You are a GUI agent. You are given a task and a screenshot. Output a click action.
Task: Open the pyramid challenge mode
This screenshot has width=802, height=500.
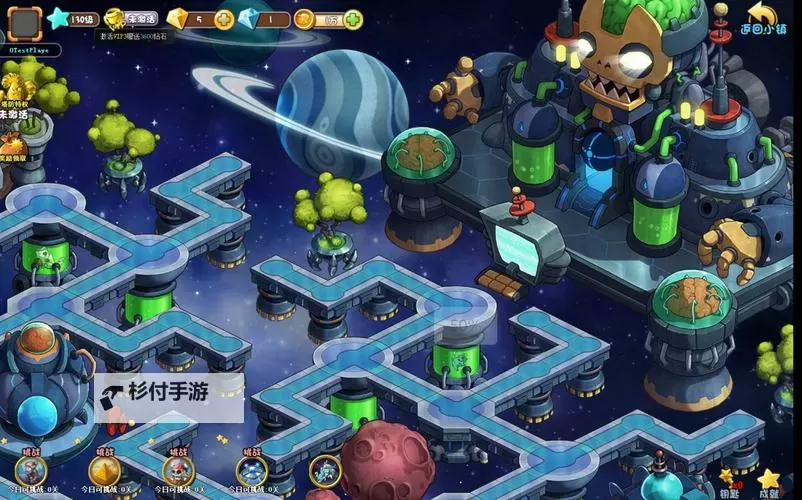[105, 470]
